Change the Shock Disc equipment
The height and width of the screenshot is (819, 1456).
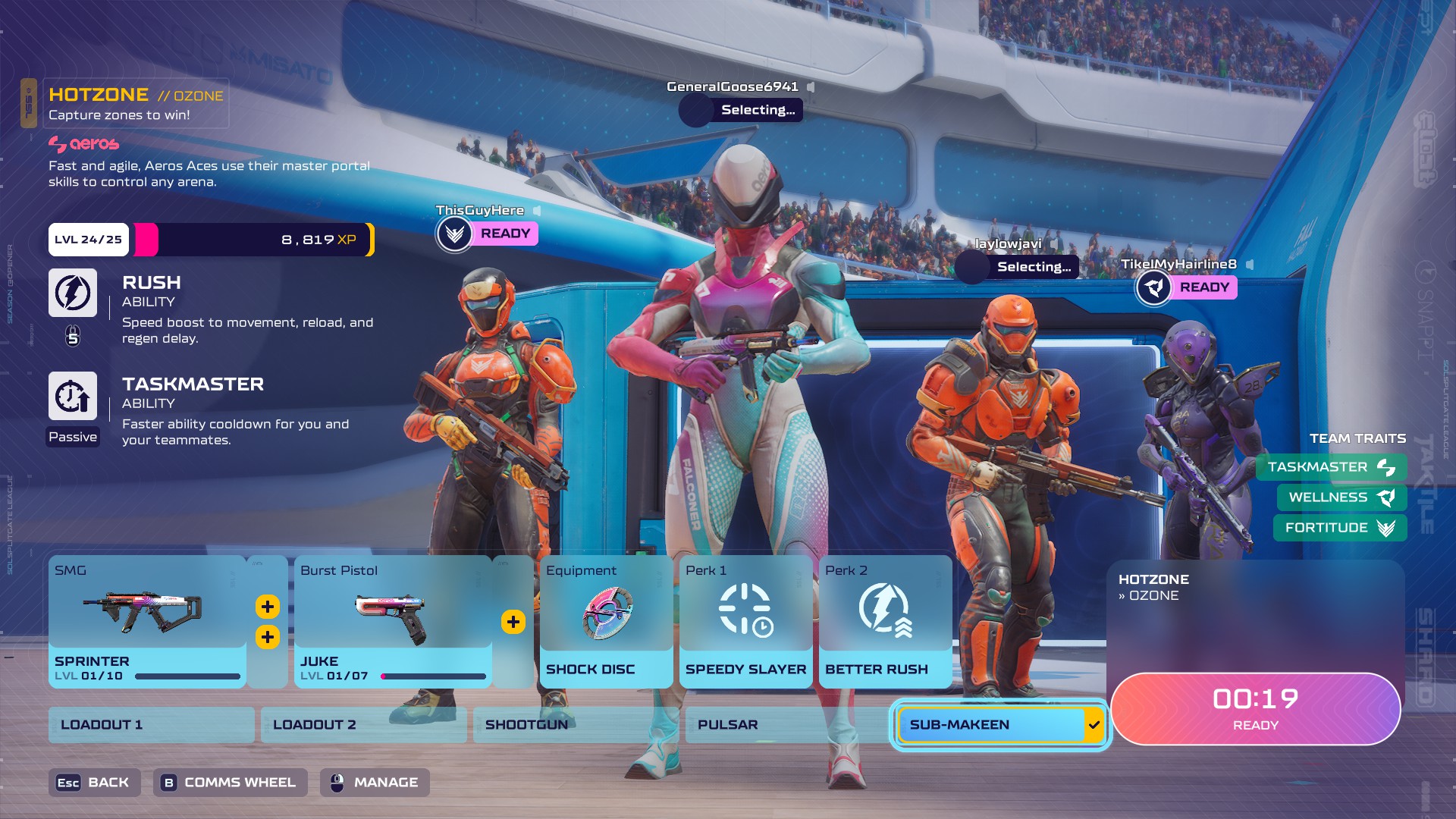click(606, 621)
